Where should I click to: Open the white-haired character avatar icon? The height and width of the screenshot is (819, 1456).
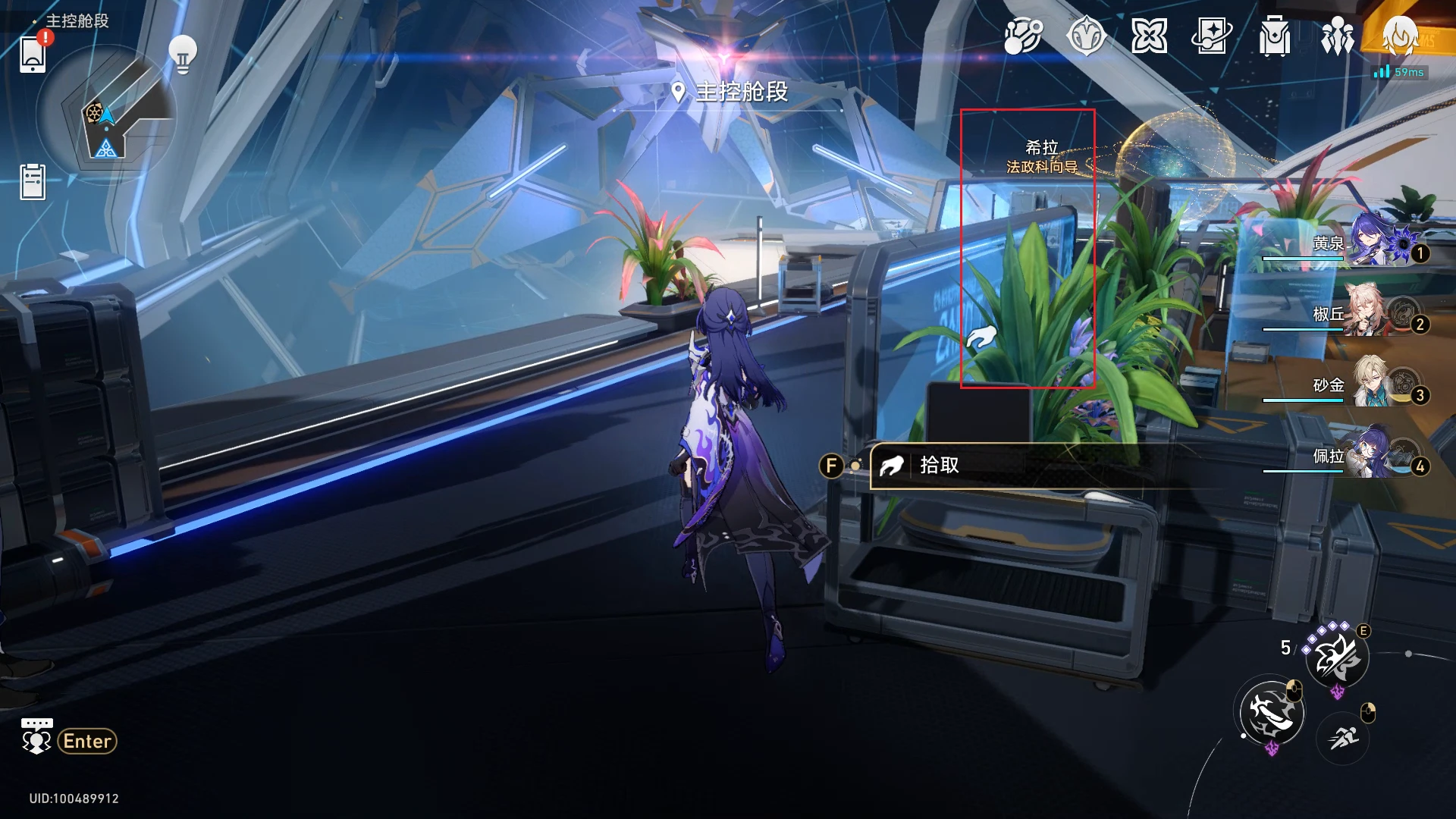[1400, 36]
